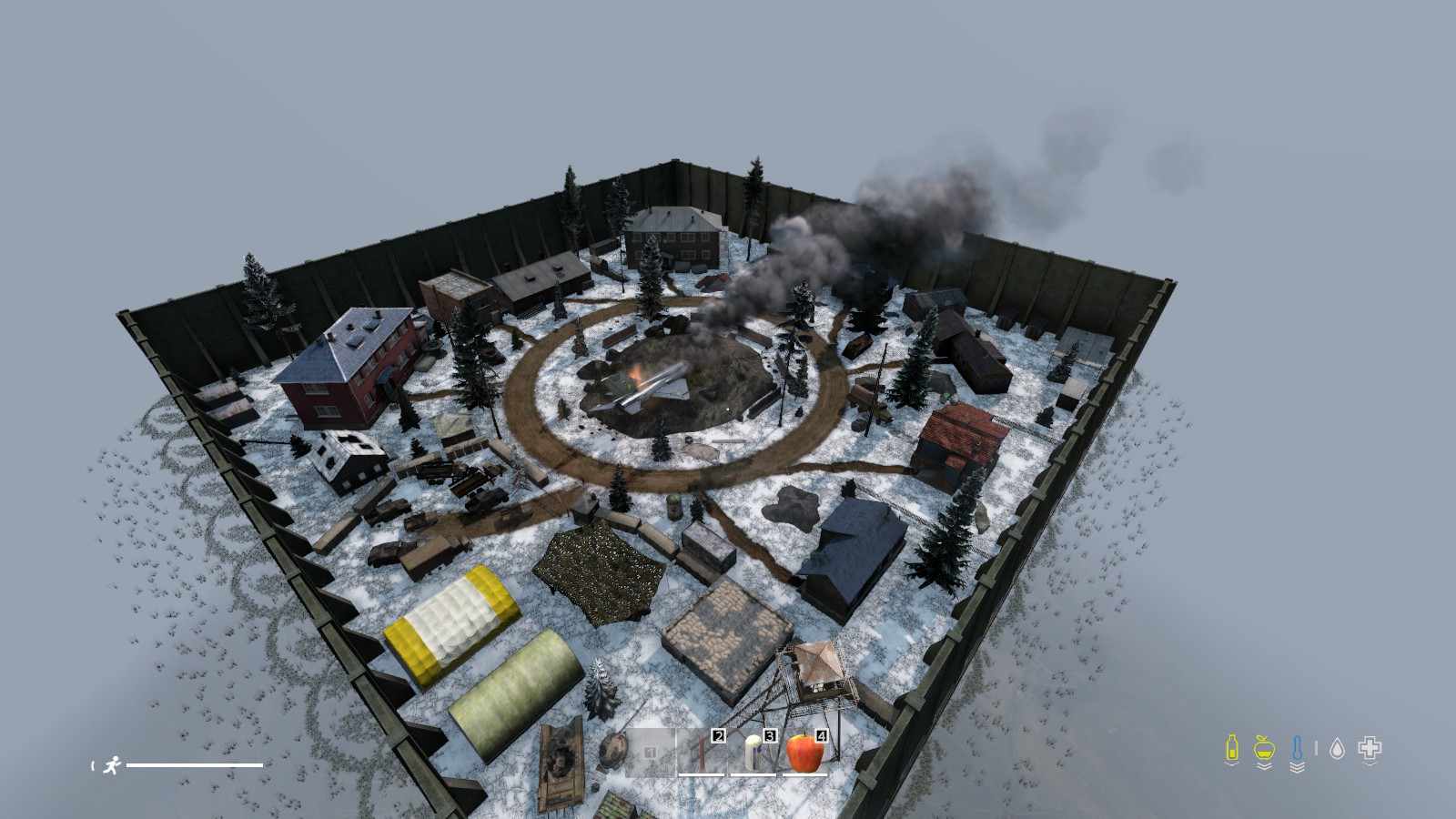
Task: Click the quantity bar under hotbar slot 3
Action: coord(753,774)
